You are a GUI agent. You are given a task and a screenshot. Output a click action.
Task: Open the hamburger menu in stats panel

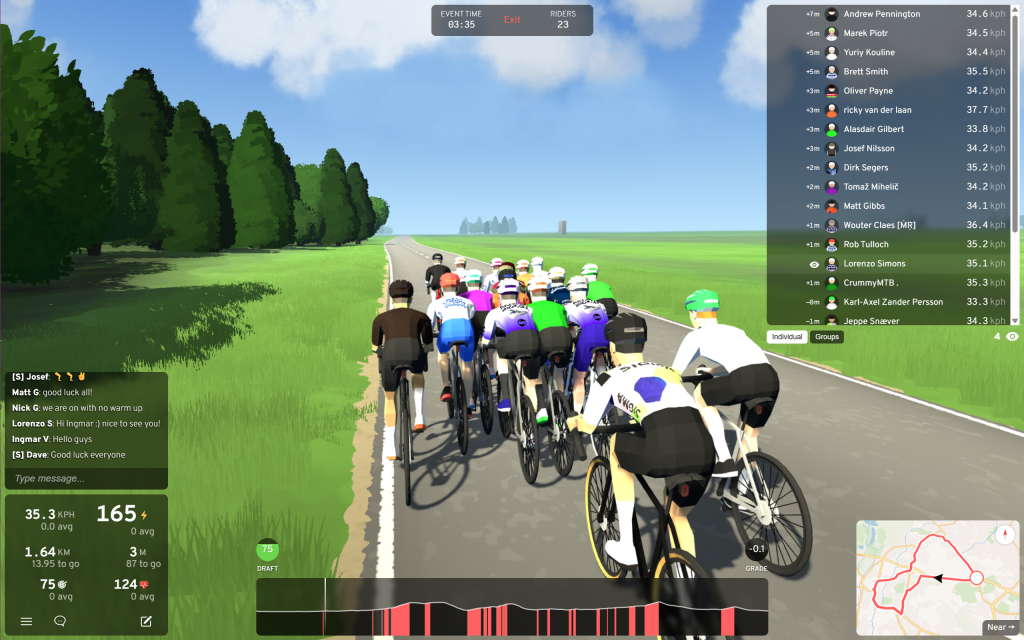click(27, 622)
